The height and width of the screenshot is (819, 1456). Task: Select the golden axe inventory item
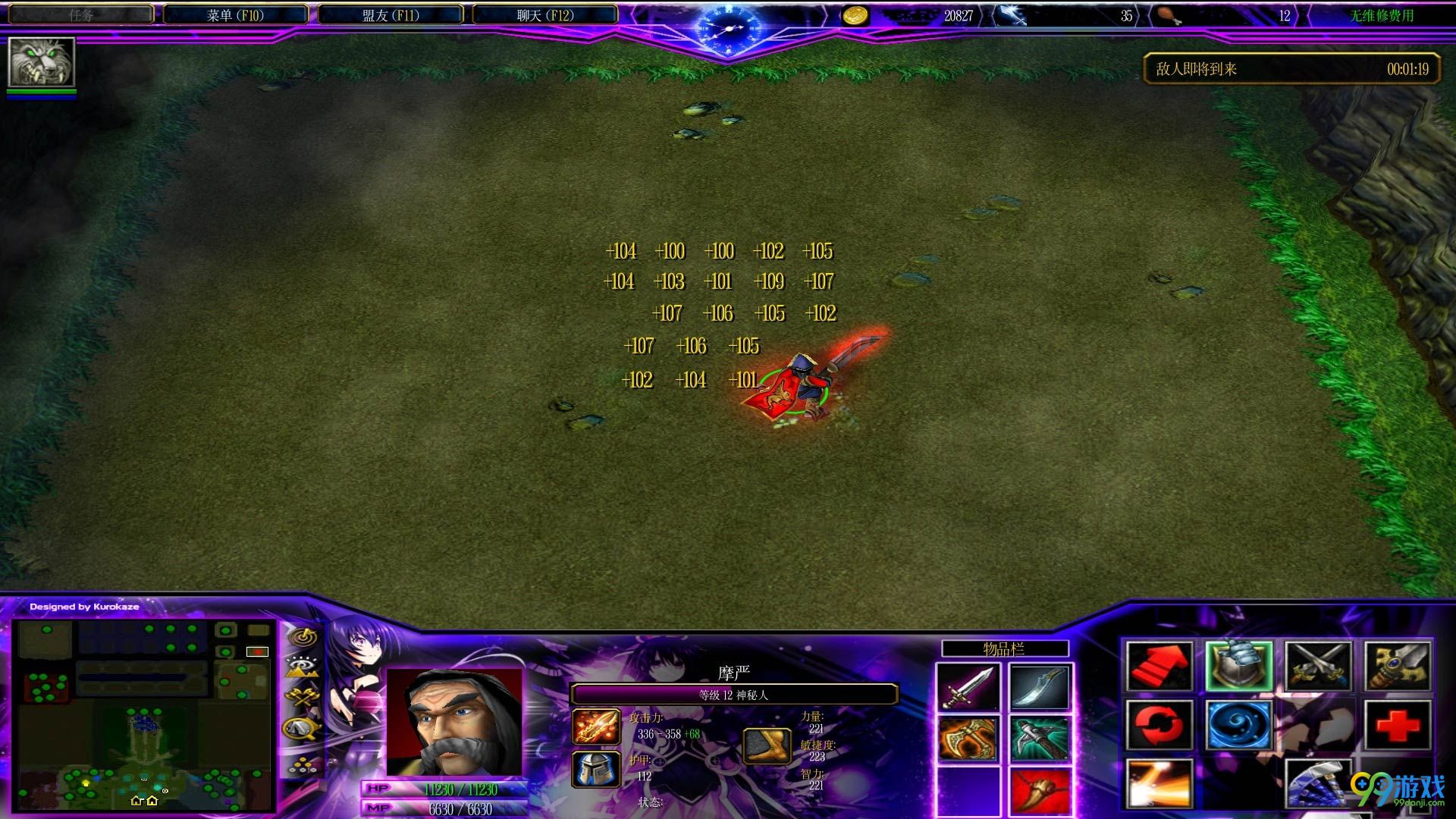click(x=968, y=739)
